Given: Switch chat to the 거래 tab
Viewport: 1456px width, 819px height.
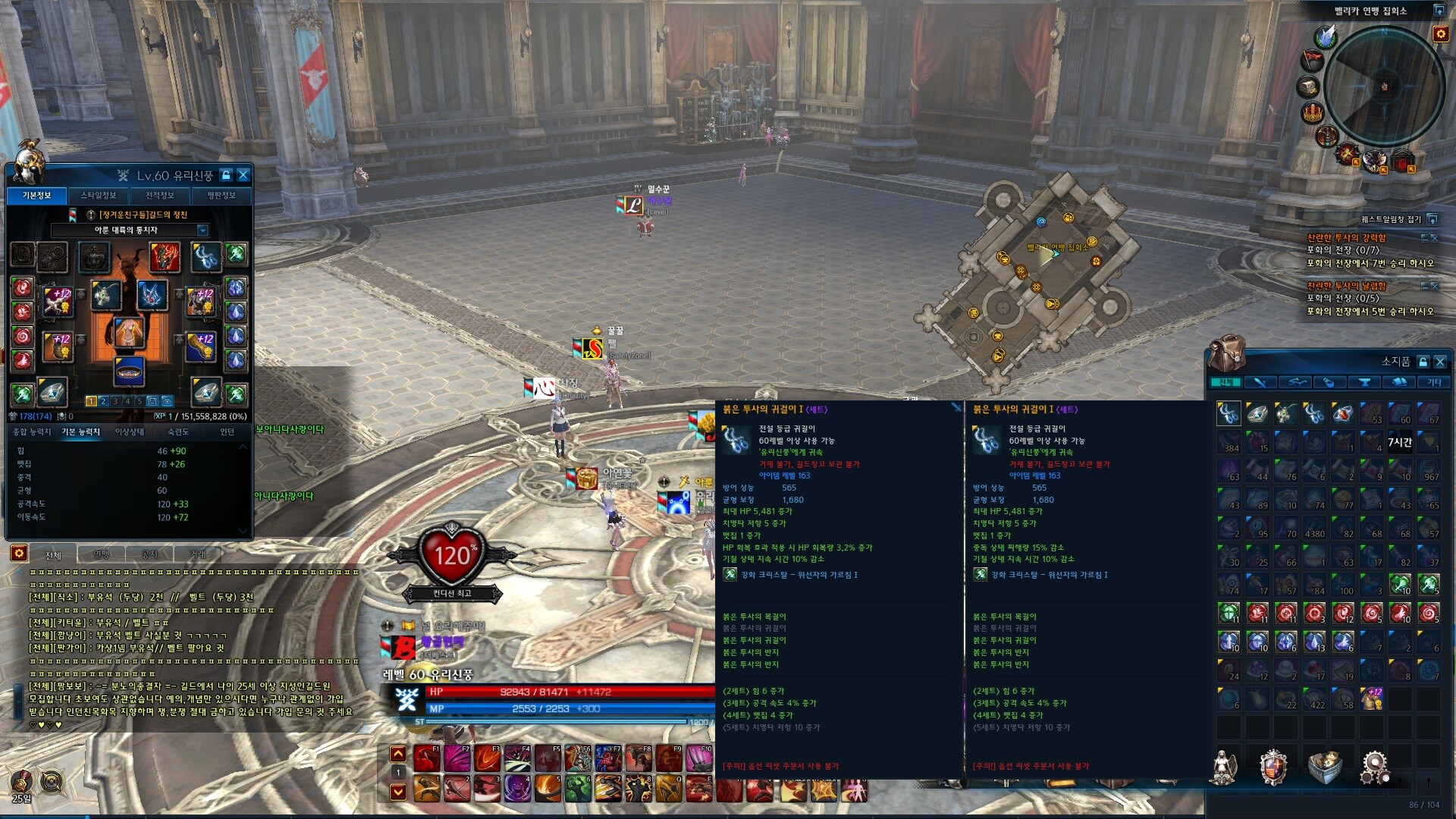Looking at the screenshot, I should pos(198,555).
